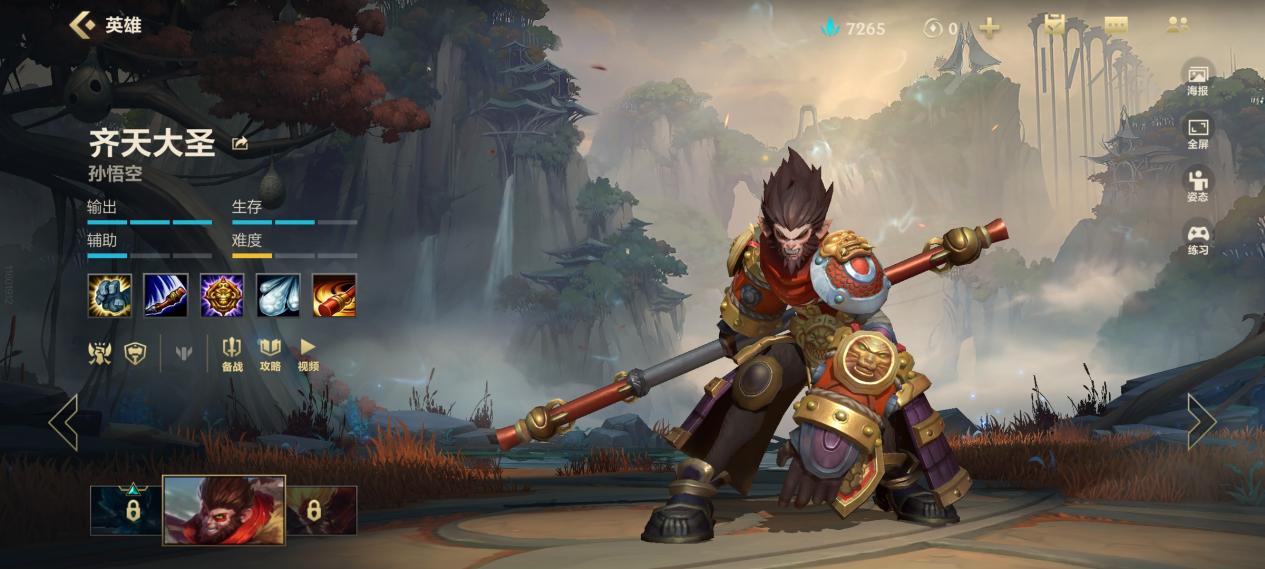Screen dimensions: 1265x569
Task: Select the spinning red staff ultimate icon
Action: tap(334, 295)
